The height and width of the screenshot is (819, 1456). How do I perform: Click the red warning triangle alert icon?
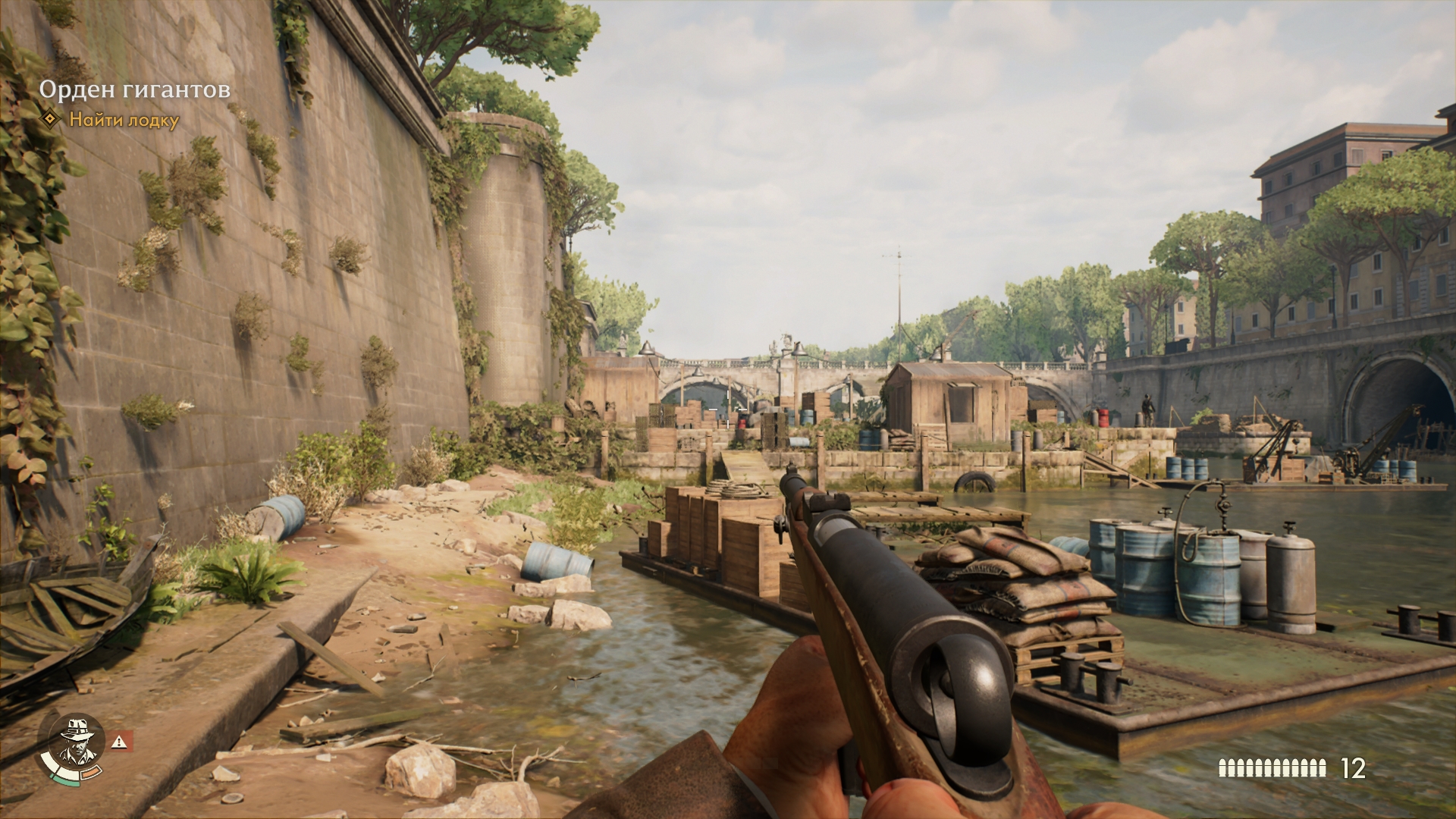(x=121, y=741)
